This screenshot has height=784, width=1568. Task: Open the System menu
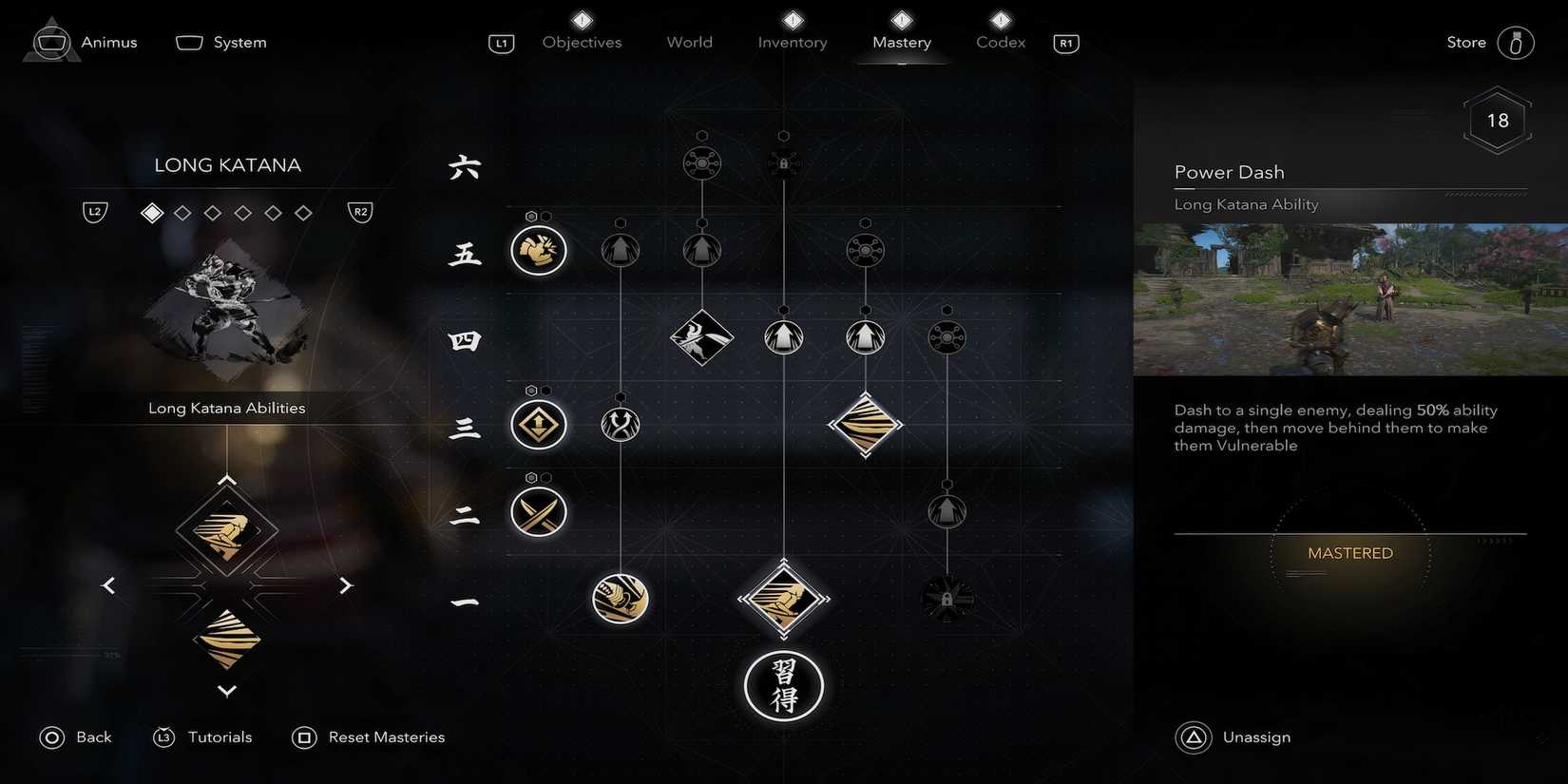(x=220, y=42)
